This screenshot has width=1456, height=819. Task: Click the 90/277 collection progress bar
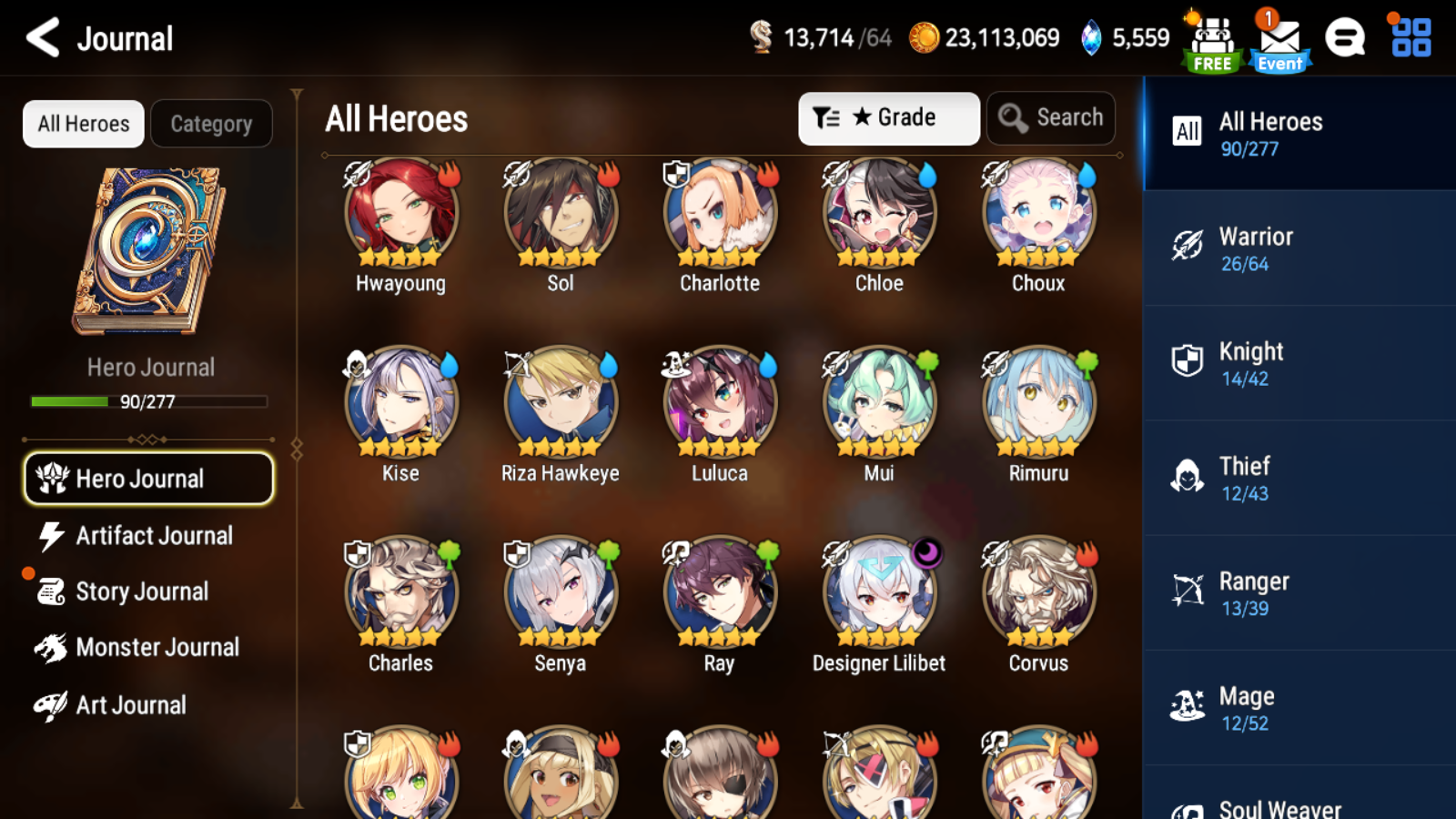pyautogui.click(x=148, y=401)
